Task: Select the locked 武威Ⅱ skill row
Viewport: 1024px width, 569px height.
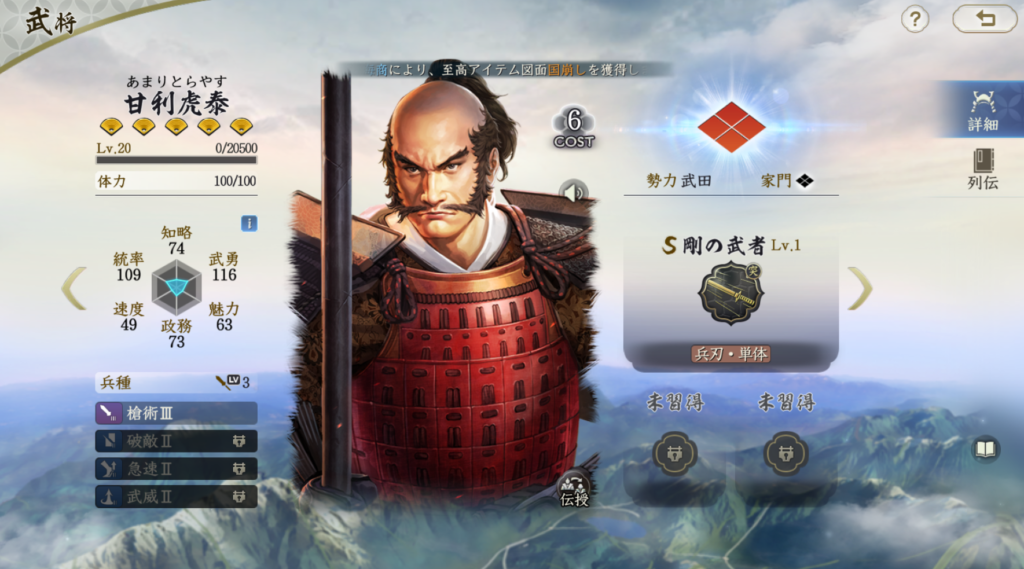Action: pos(176,496)
